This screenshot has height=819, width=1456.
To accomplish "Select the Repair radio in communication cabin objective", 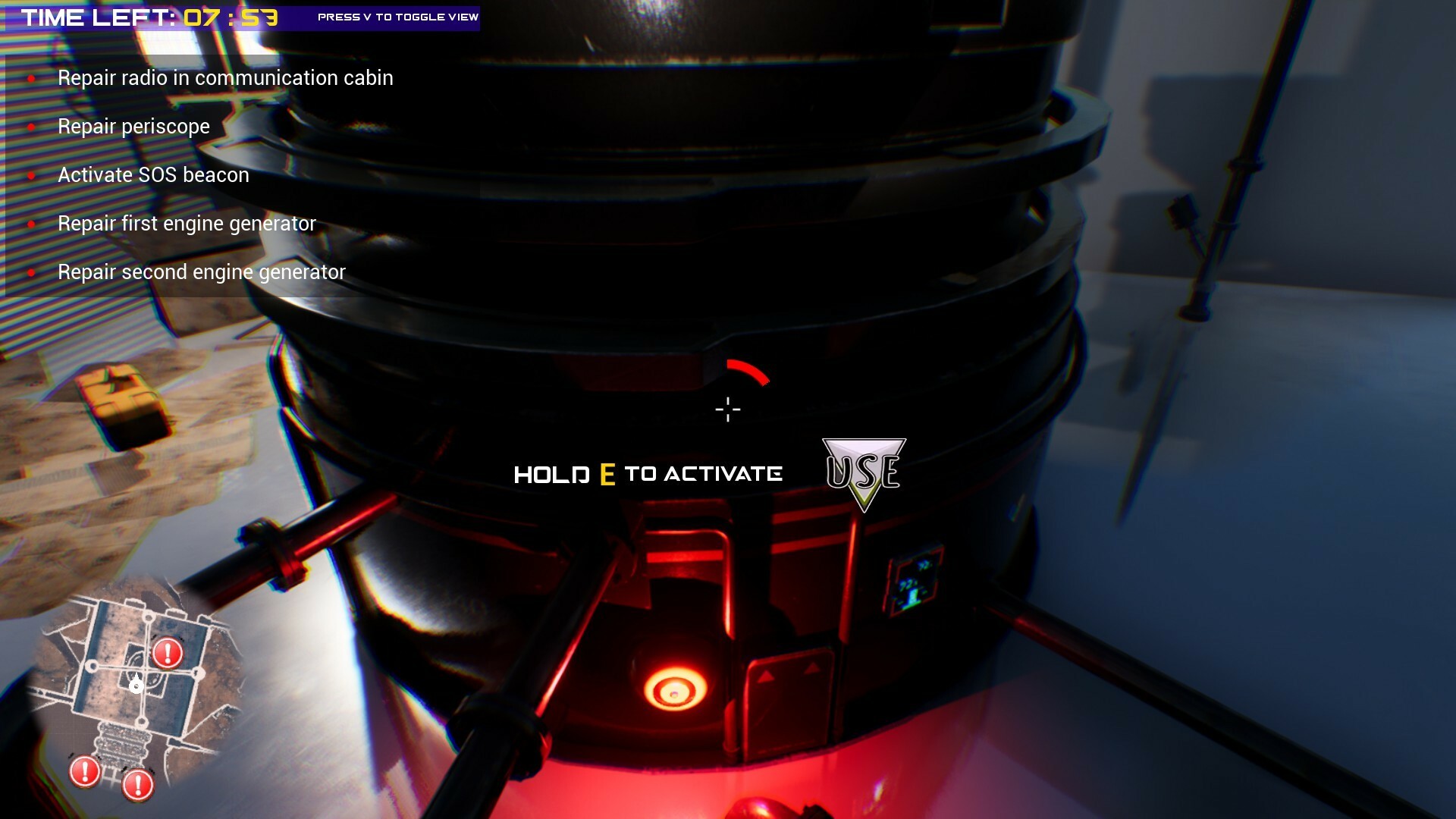I will [224, 77].
